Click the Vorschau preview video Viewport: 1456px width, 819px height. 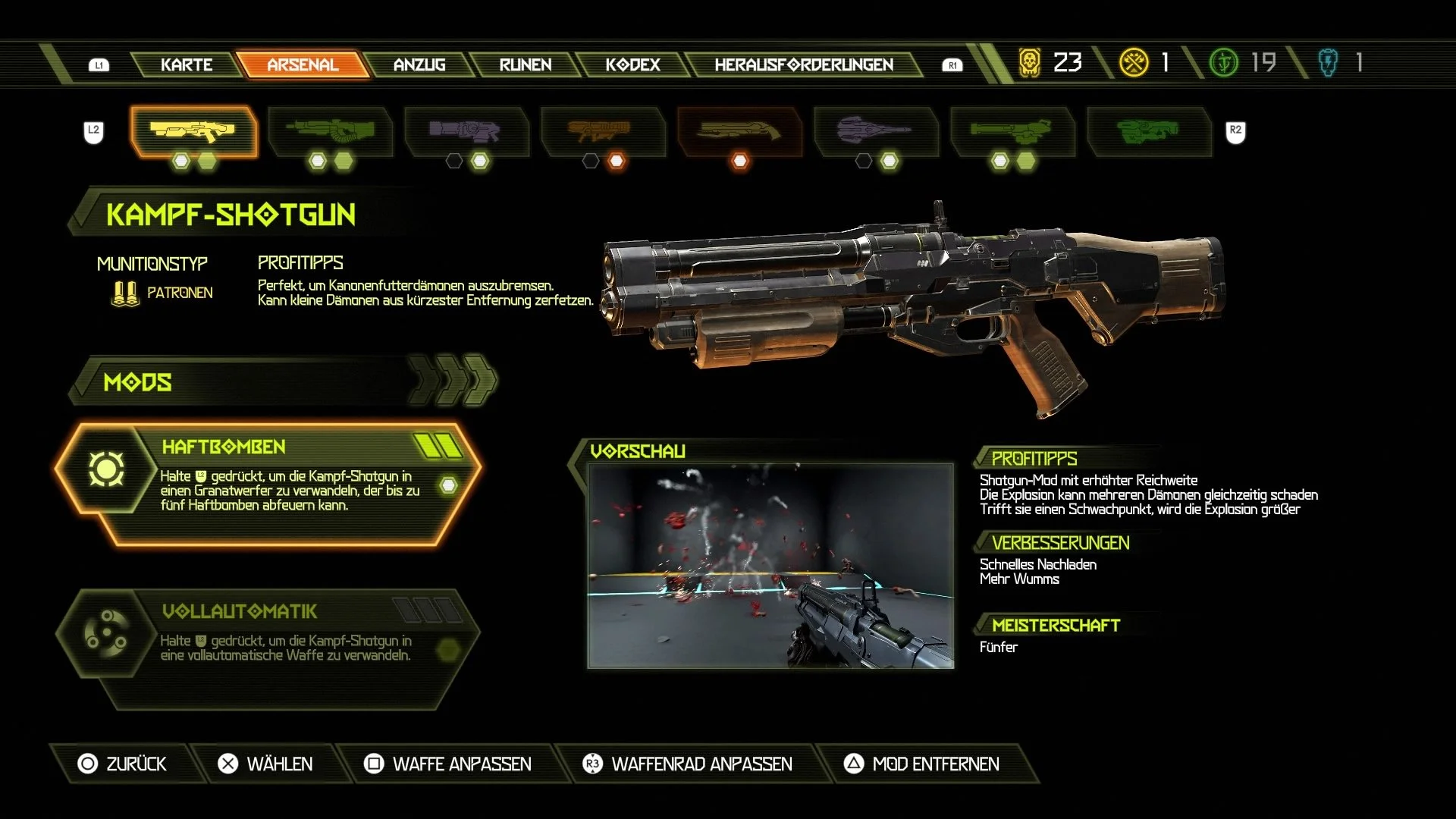click(x=770, y=566)
